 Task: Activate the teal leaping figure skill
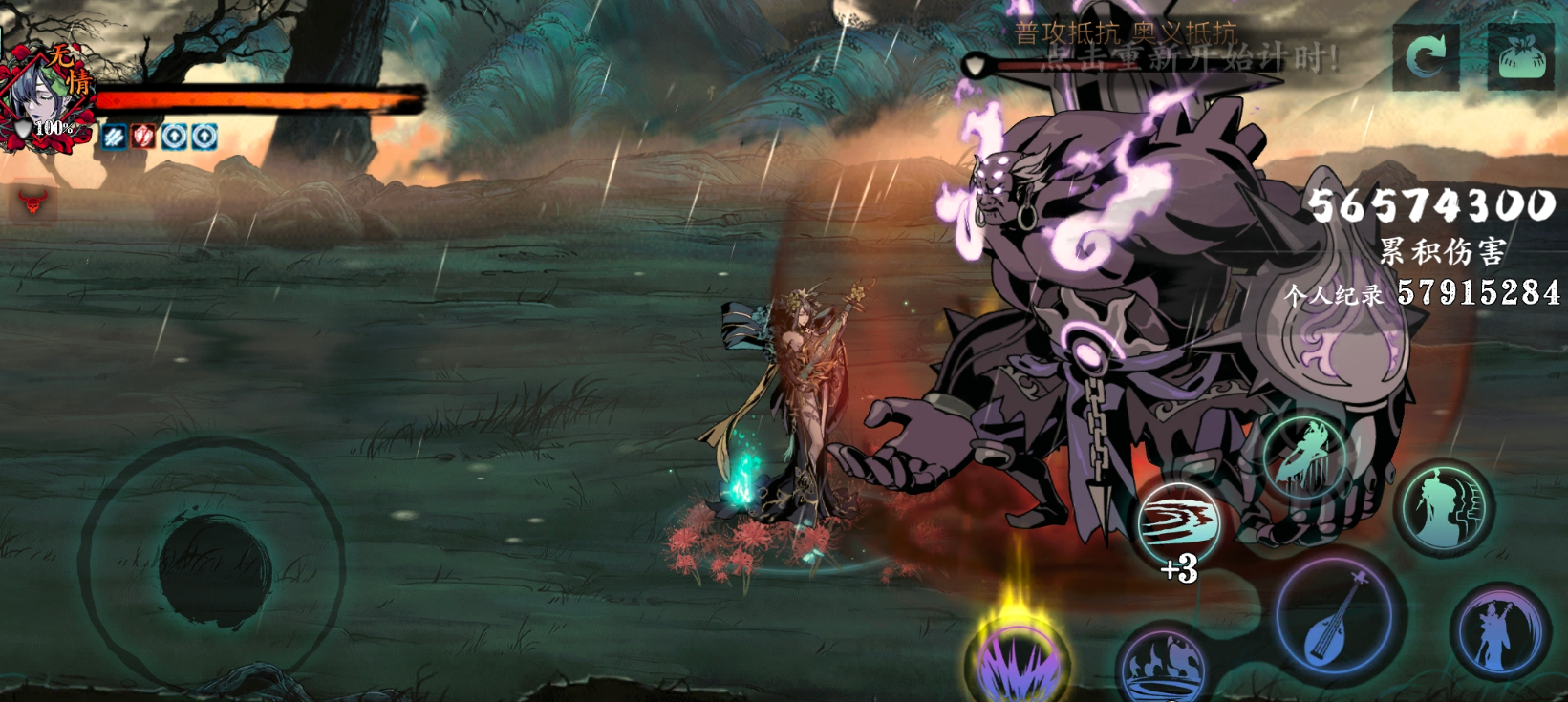coord(1304,457)
